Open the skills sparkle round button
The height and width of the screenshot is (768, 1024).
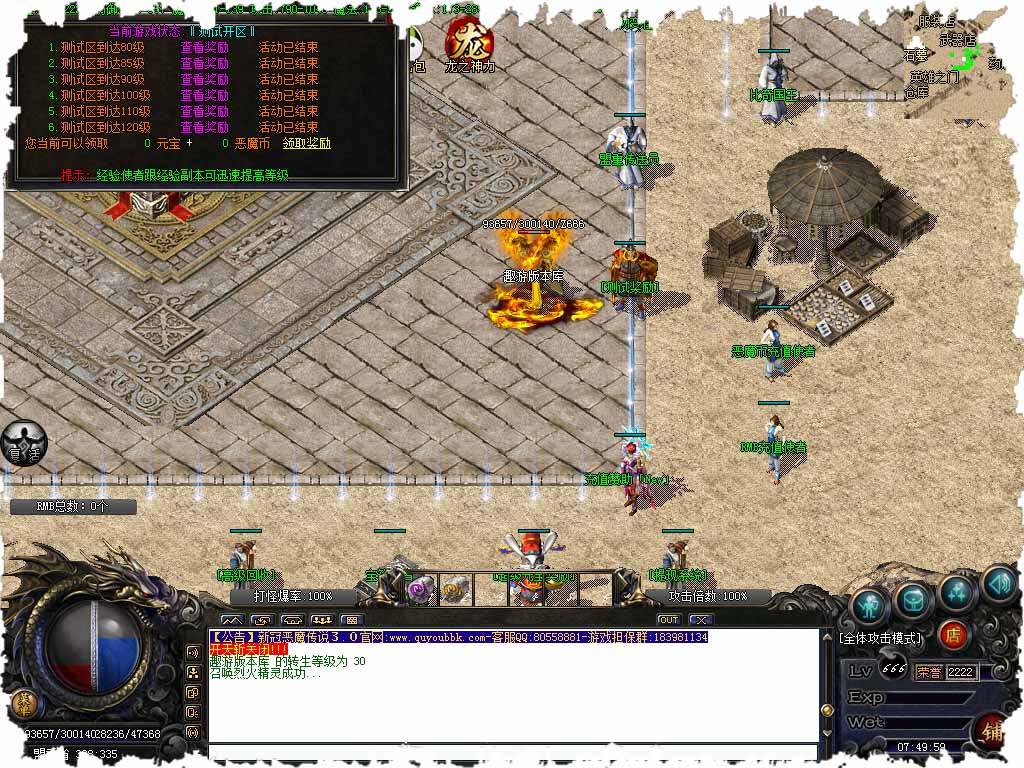(x=957, y=592)
